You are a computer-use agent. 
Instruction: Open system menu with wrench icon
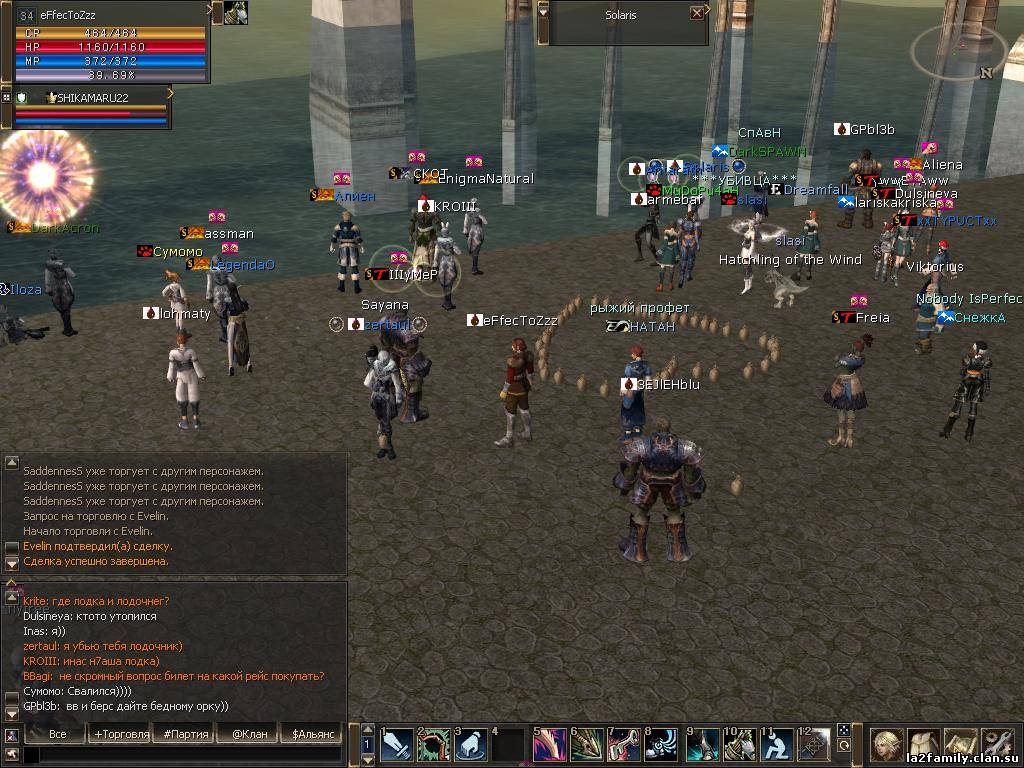point(997,744)
